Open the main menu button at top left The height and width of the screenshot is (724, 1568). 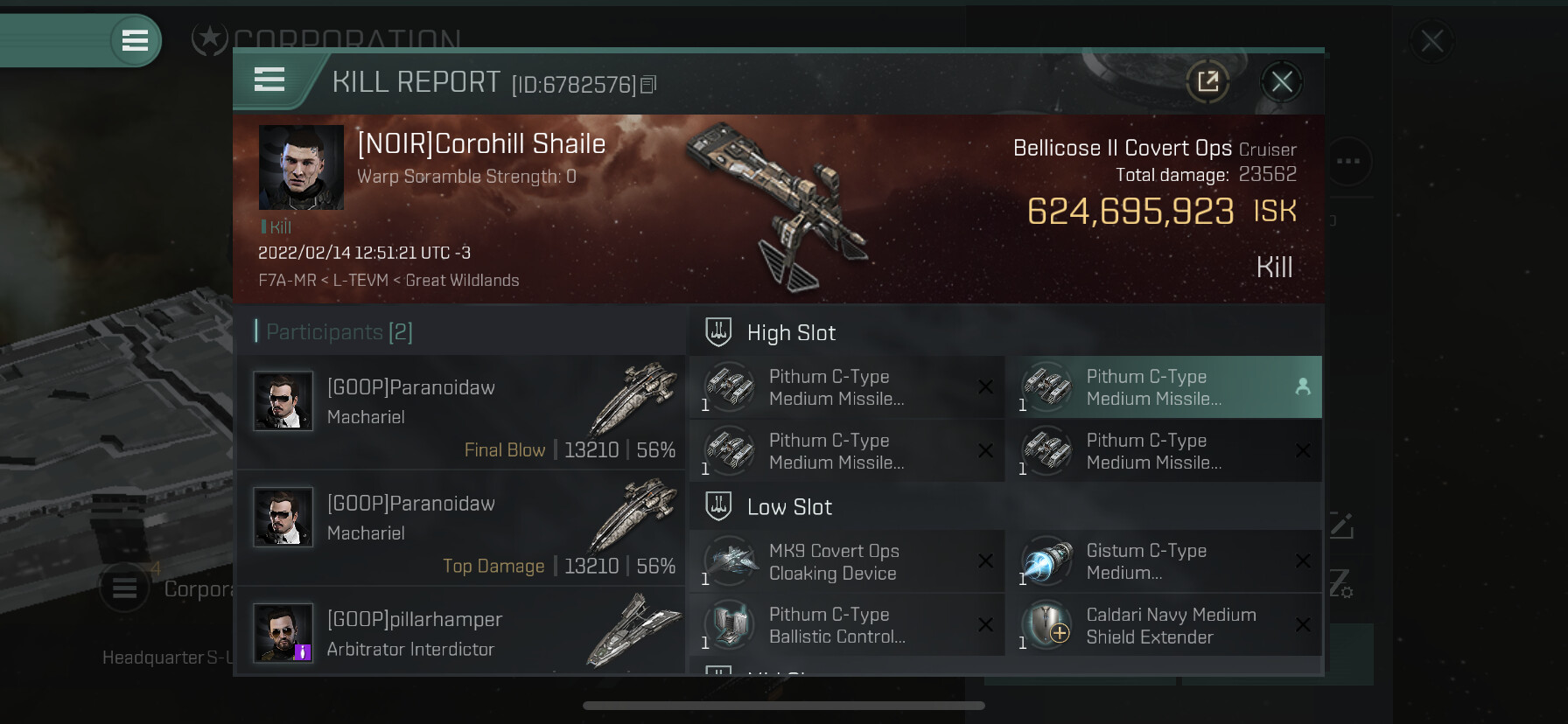coord(135,40)
